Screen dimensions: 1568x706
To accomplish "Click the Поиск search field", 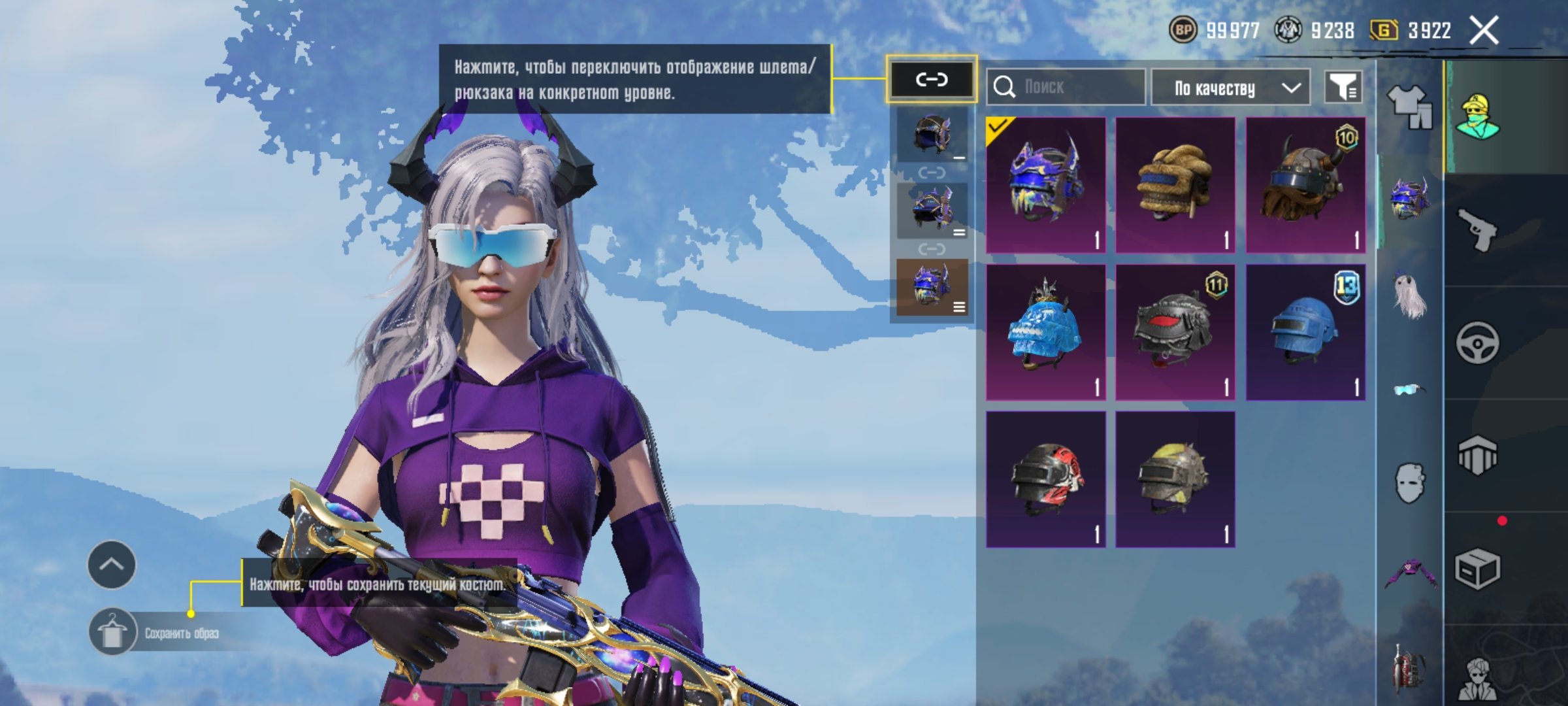I will coord(1066,87).
